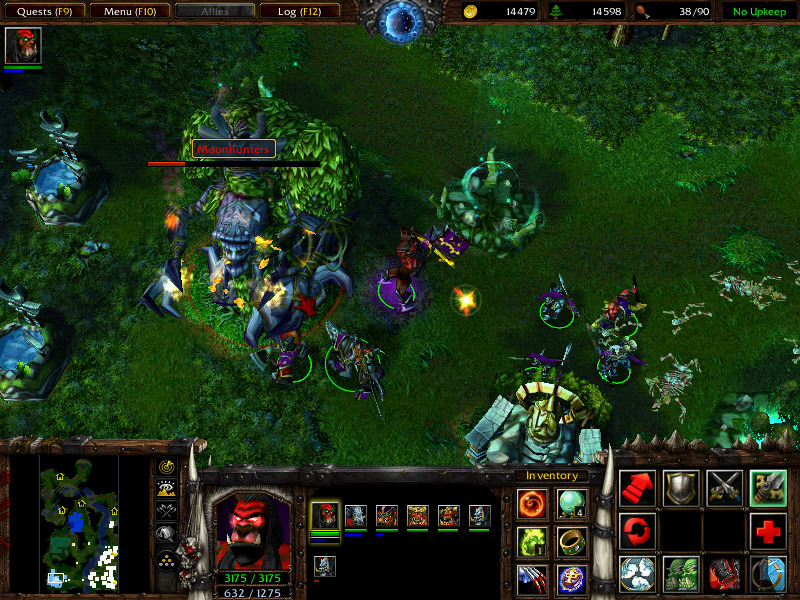Open the Menu (F10) button
Viewport: 800px width, 600px height.
(128, 12)
